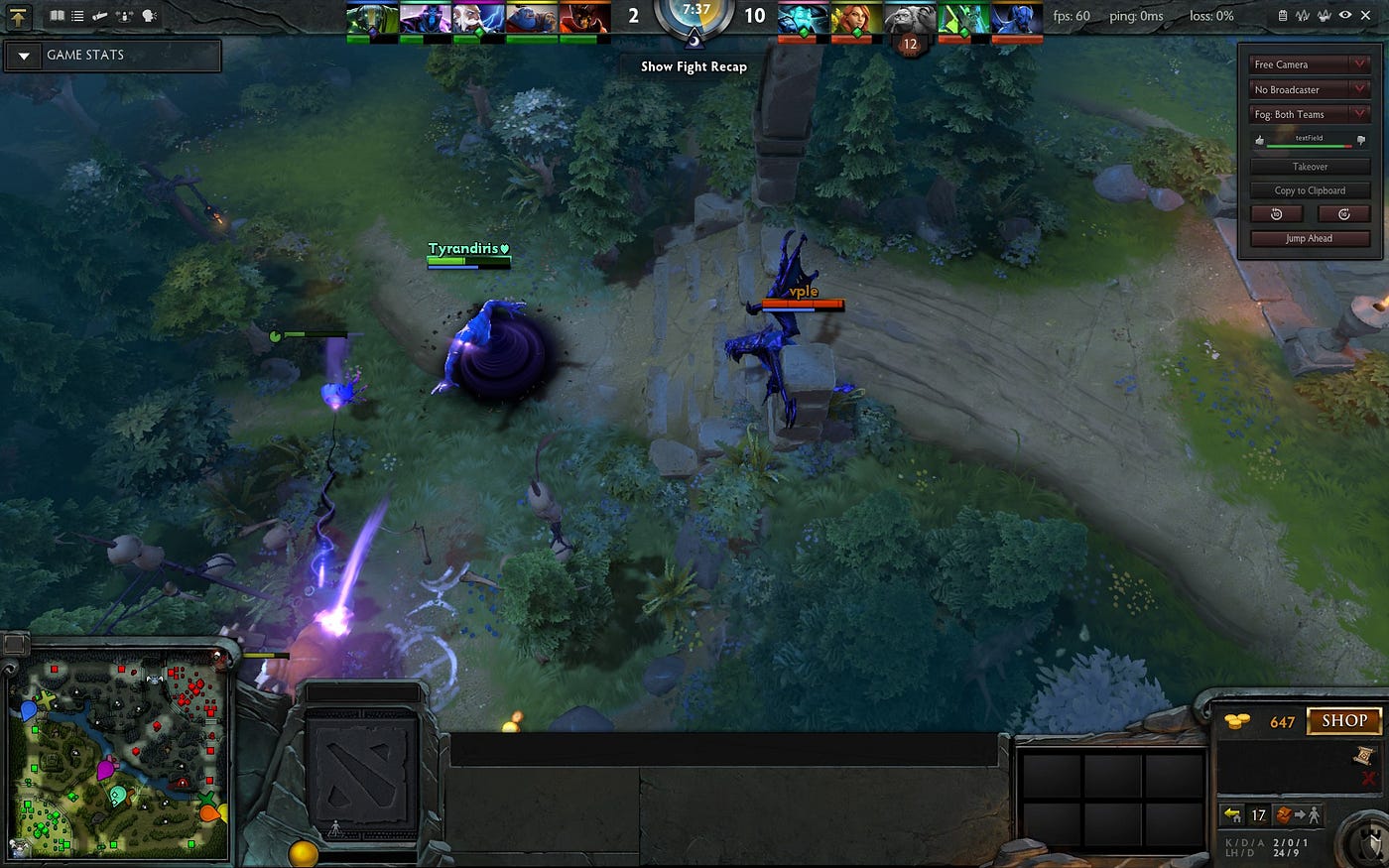Change the Fog: Both Teams setting
This screenshot has width=1389, height=868.
(x=1310, y=114)
